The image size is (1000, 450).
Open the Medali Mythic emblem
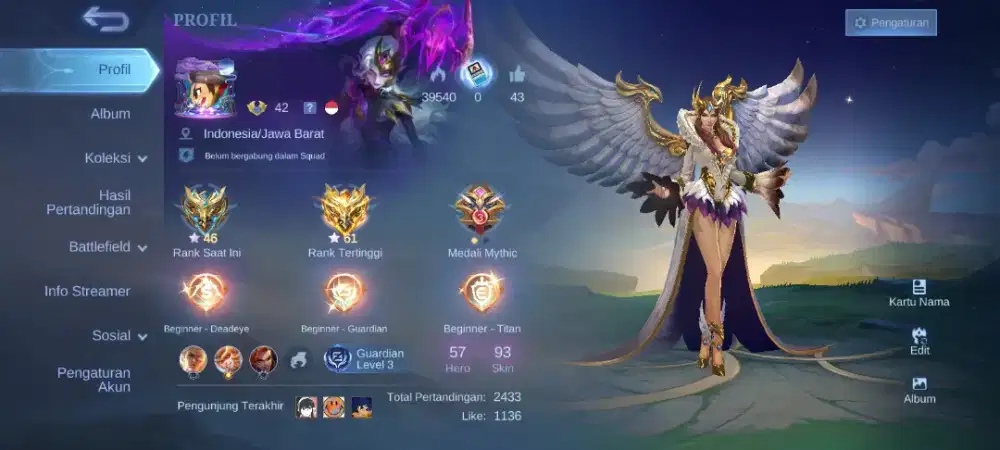pos(482,212)
